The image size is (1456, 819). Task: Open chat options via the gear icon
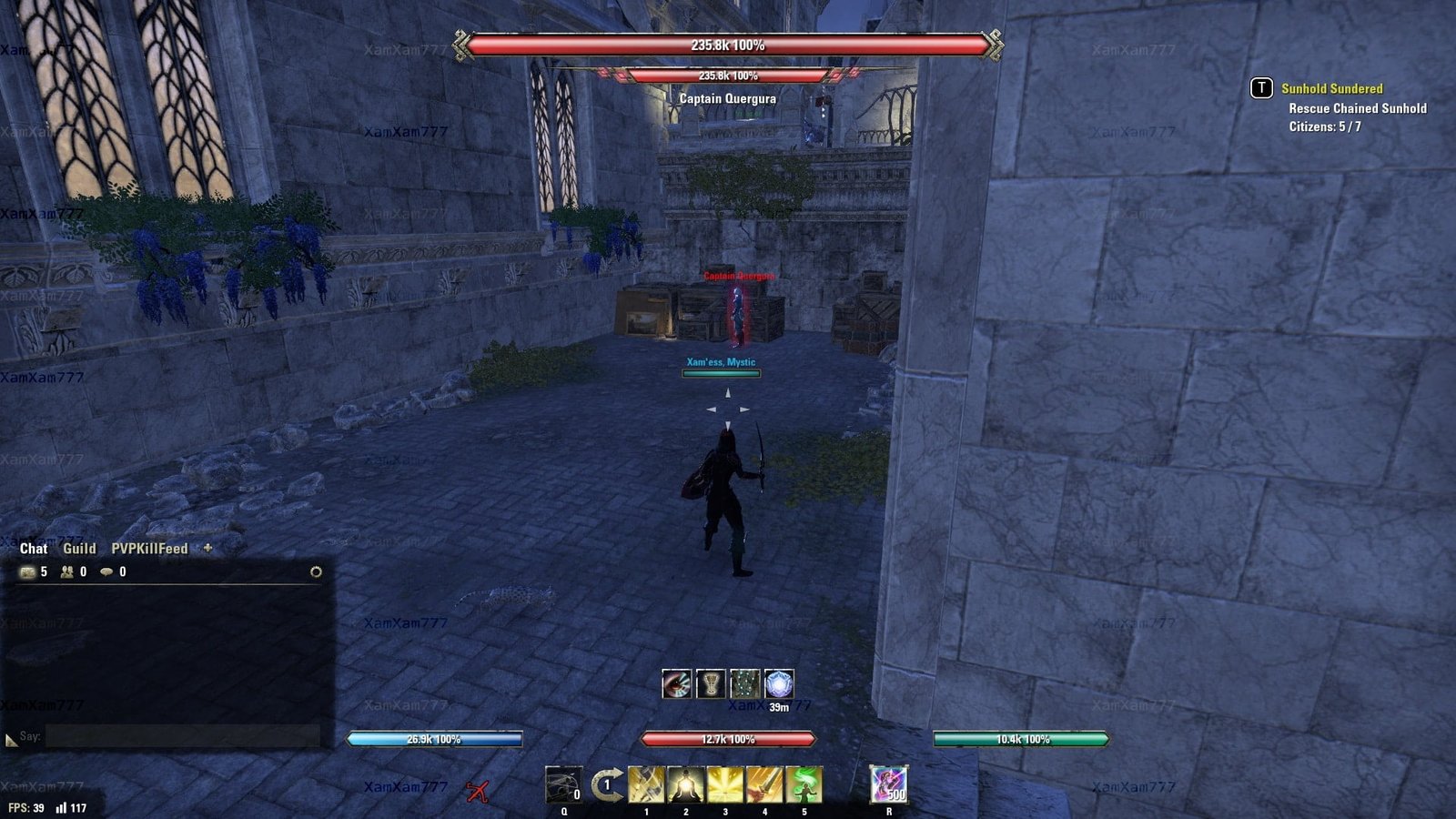[x=316, y=571]
